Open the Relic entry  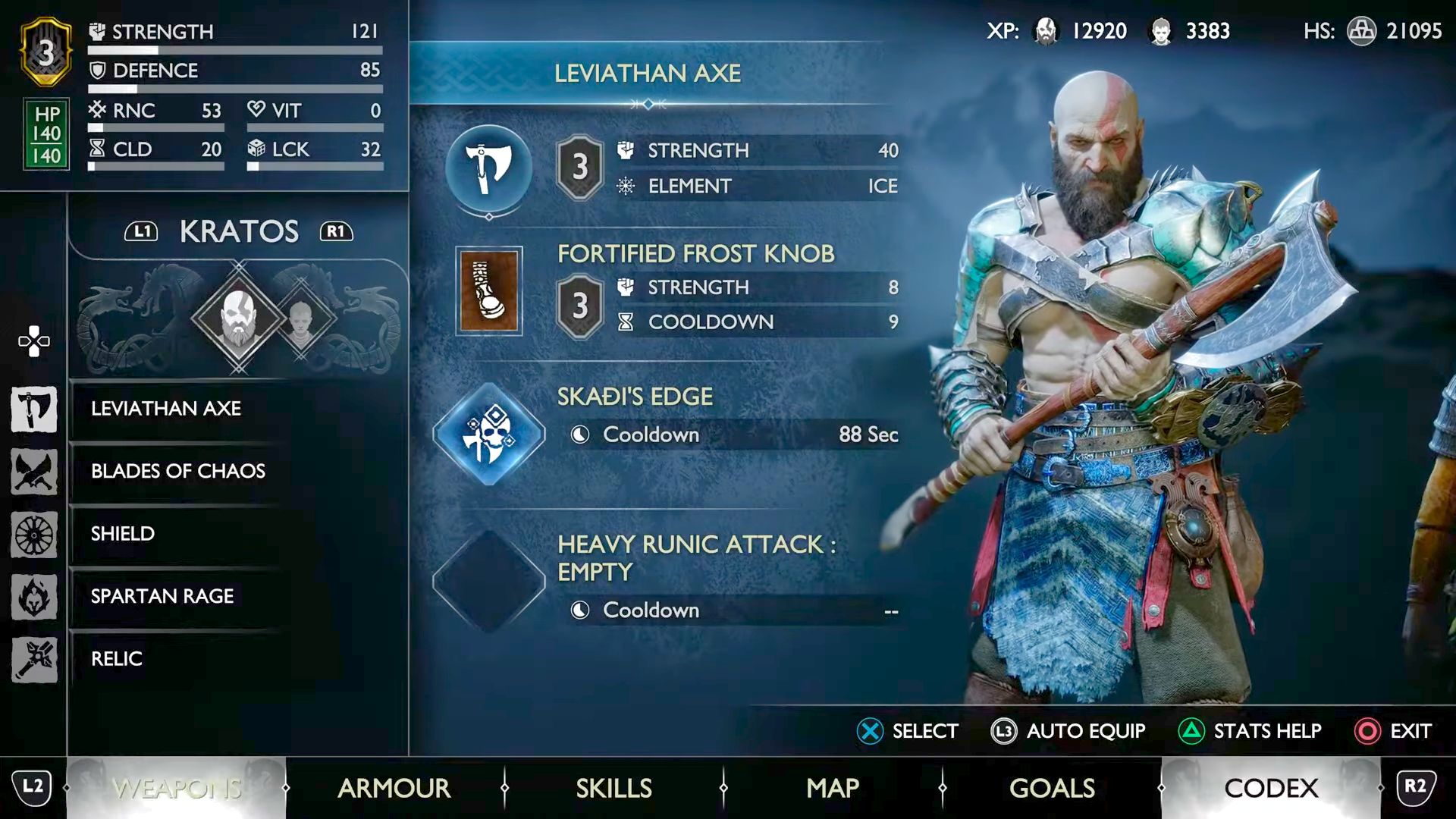[x=117, y=659]
